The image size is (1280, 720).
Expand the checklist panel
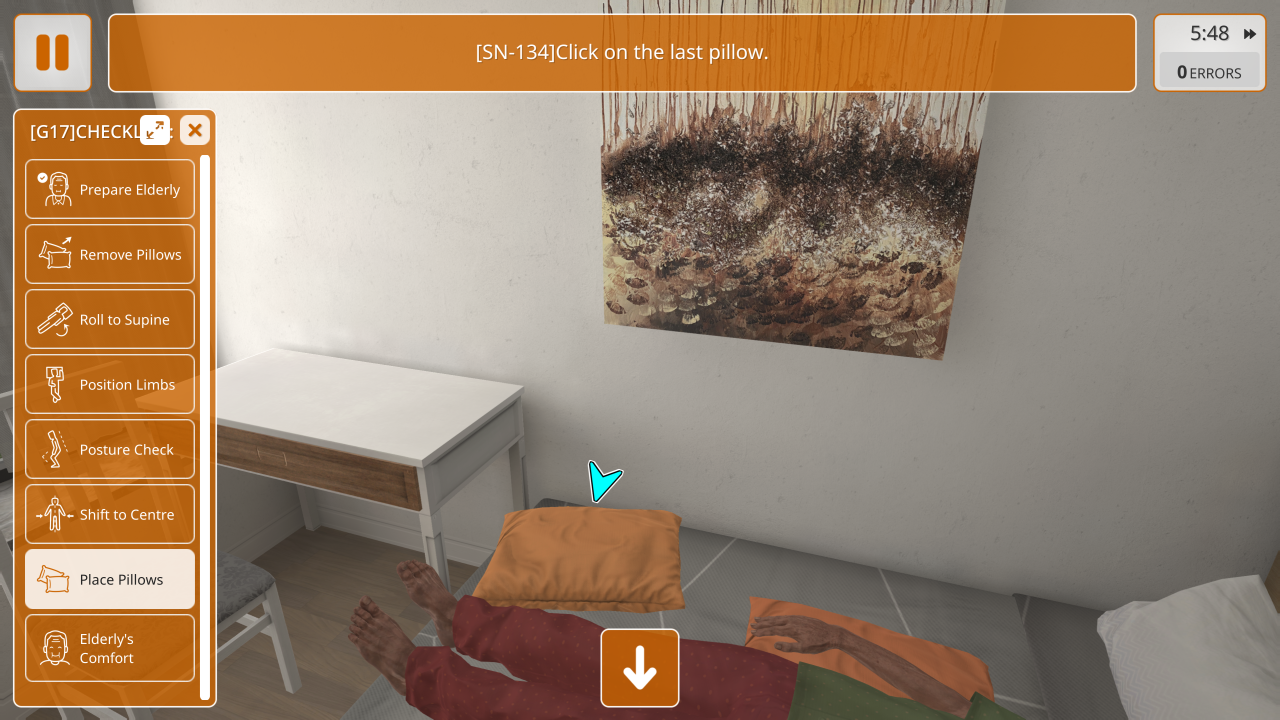(155, 130)
